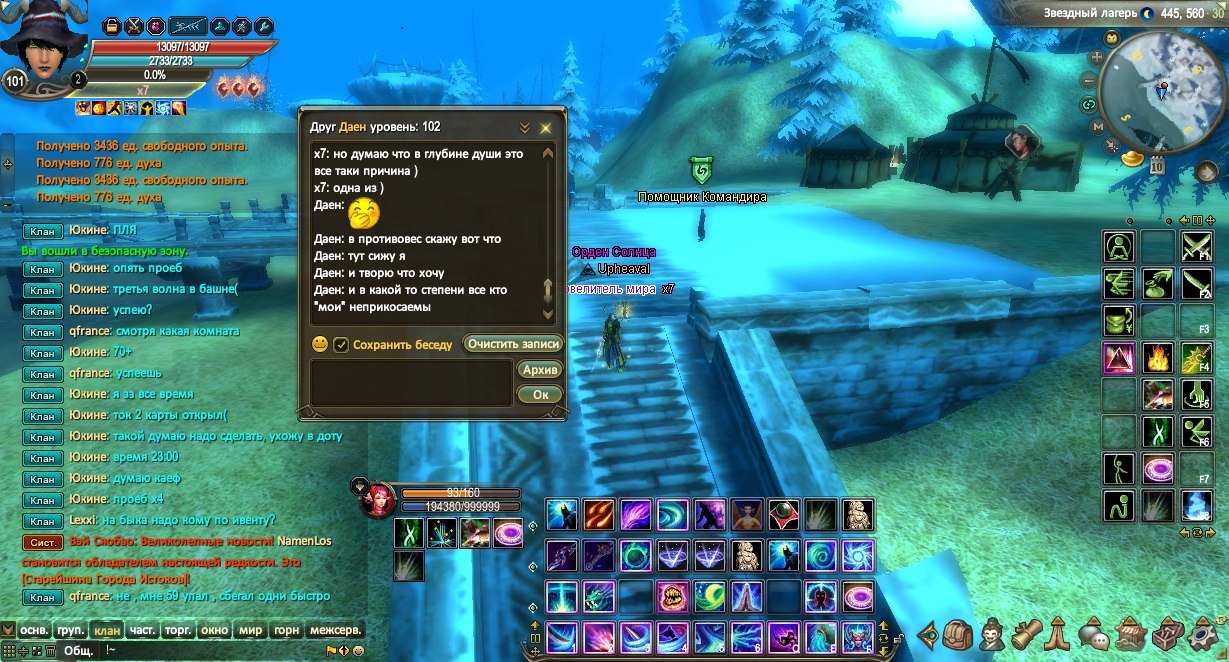Toggle the "Сохранить беседу" checkbox
This screenshot has height=662, width=1229.
(341, 344)
